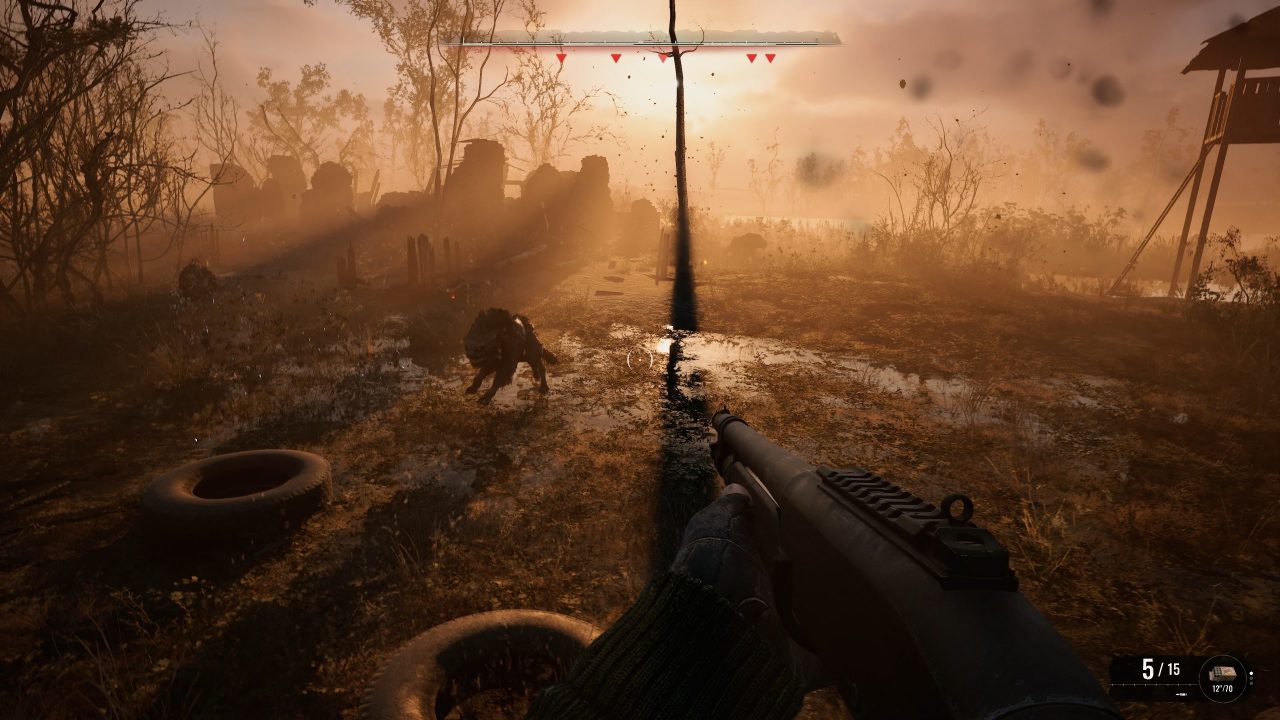Click the weapon condition dots beside the ammo circle
Viewport: 1280px width, 720px height.
[x=1251, y=679]
